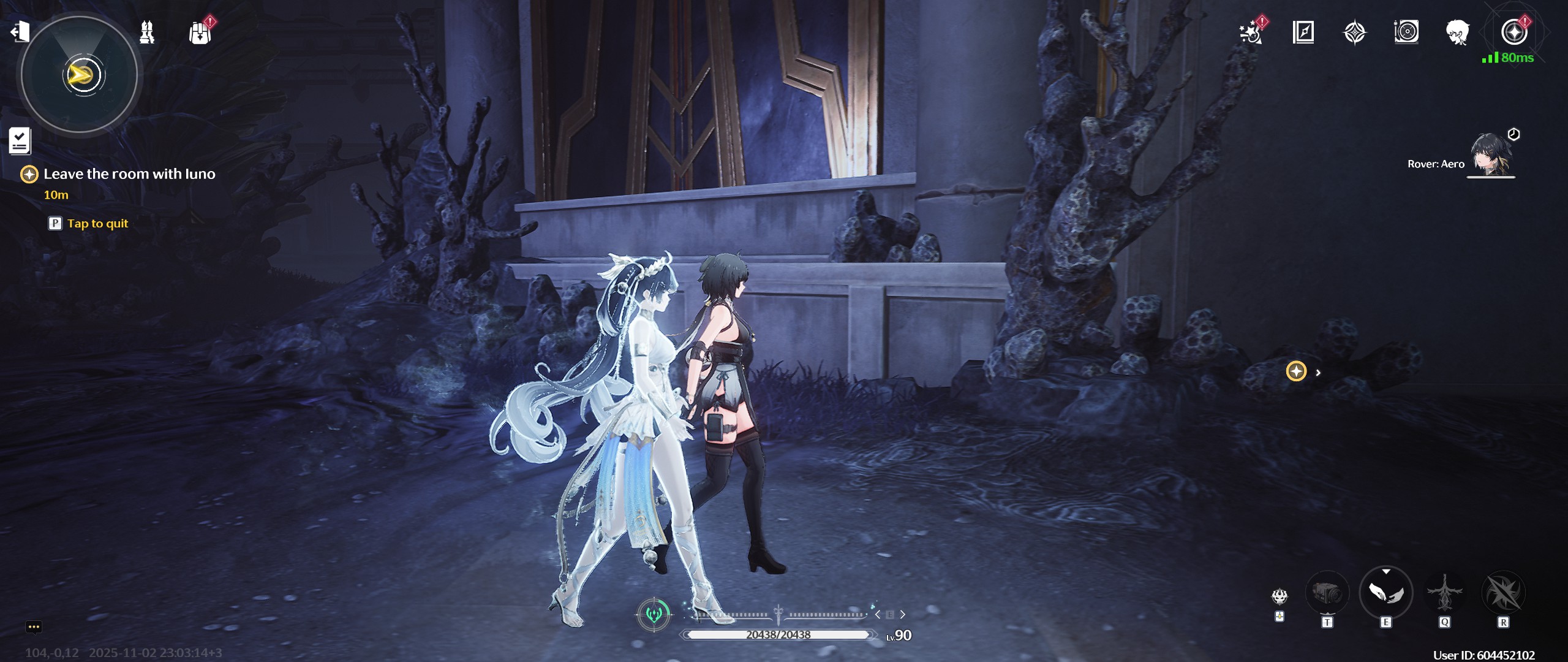This screenshot has height=662, width=1568.
Task: Activate the two-hands resonance skill
Action: (1385, 593)
